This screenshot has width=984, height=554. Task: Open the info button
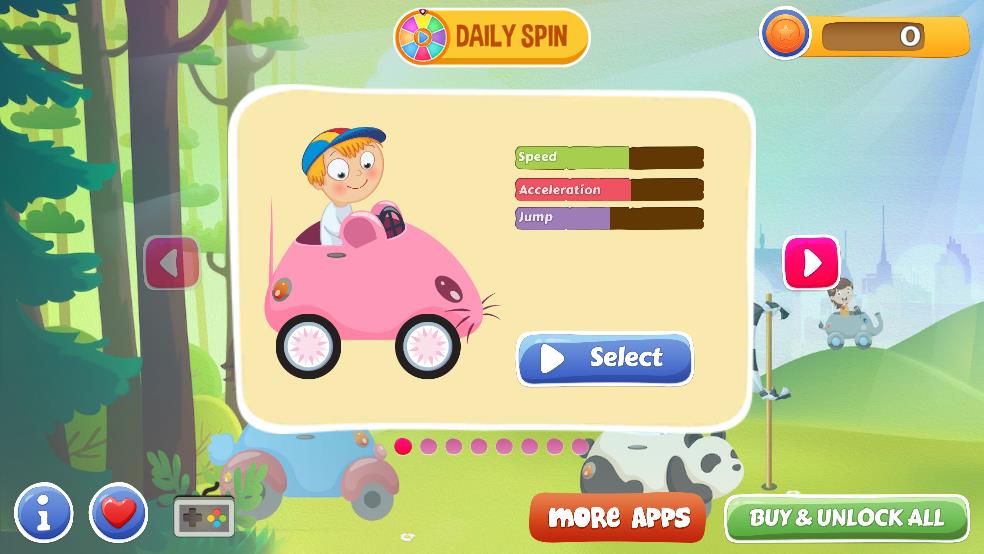point(43,513)
